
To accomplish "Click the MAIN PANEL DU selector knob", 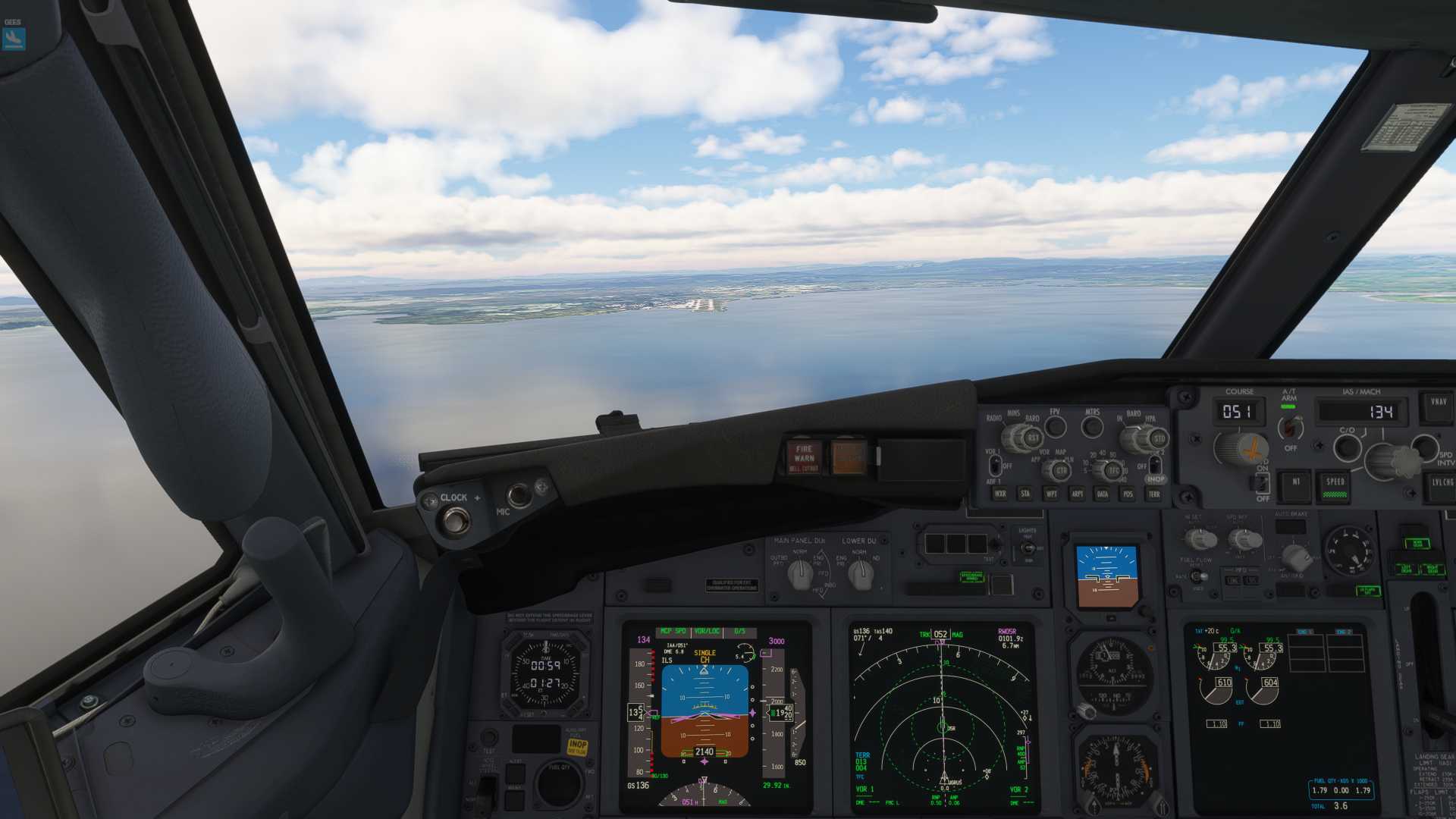I will click(x=800, y=576).
